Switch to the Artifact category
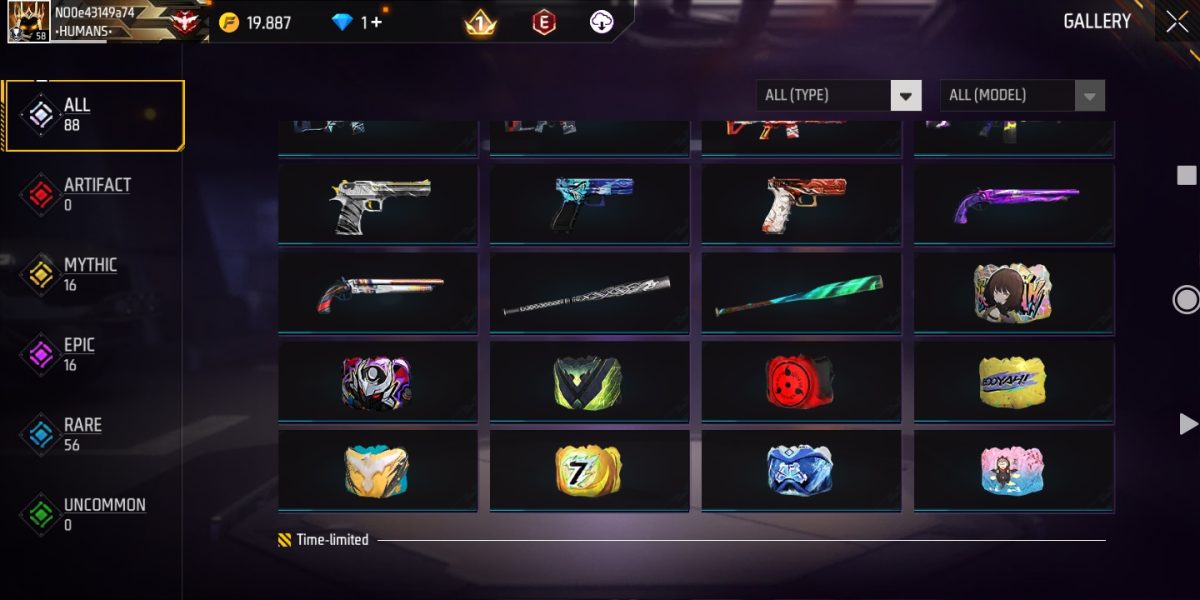This screenshot has height=600, width=1200. 93,195
